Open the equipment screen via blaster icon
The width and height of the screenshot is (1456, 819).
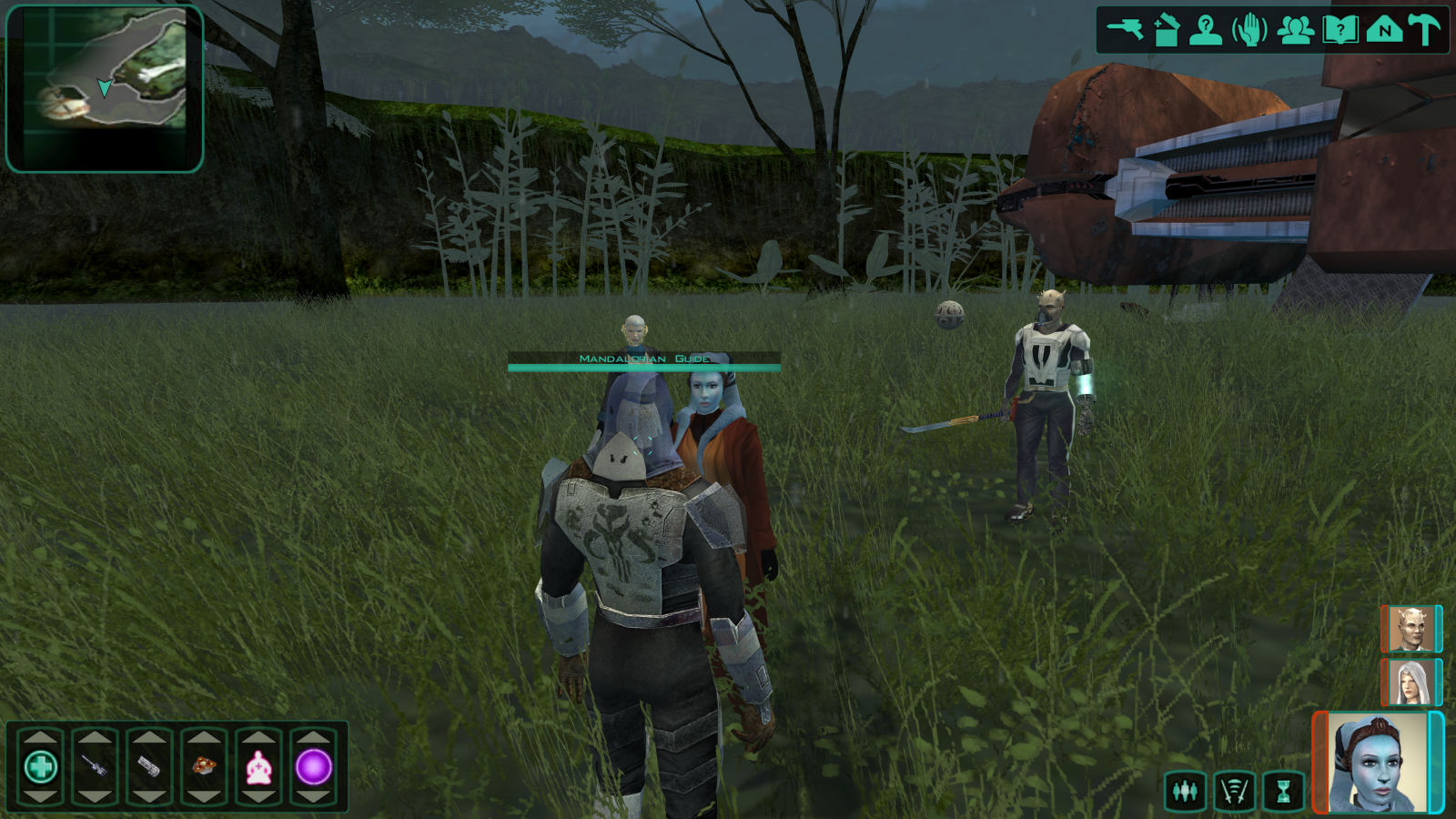1125,30
